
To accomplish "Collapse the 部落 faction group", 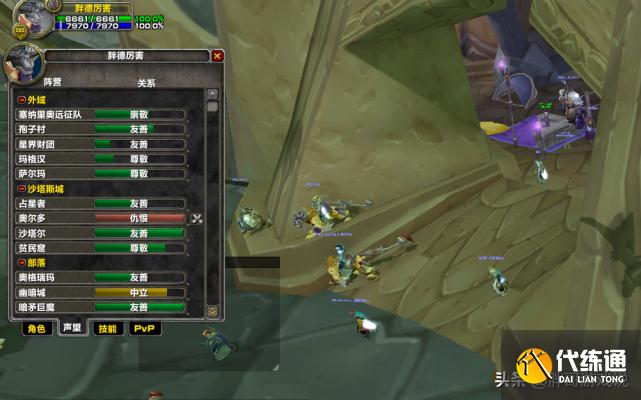I will point(21,263).
